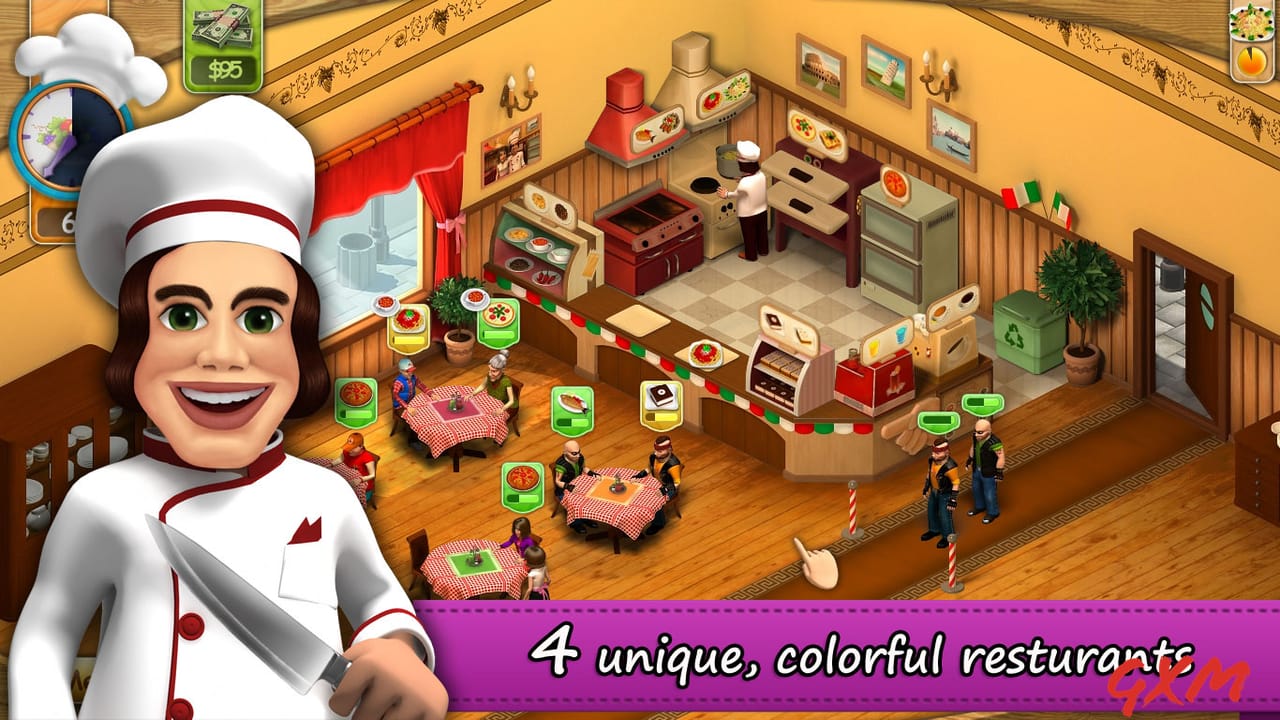Image resolution: width=1280 pixels, height=720 pixels.
Task: Select the spaghetti order bubble above the elderly customer
Action: (408, 322)
